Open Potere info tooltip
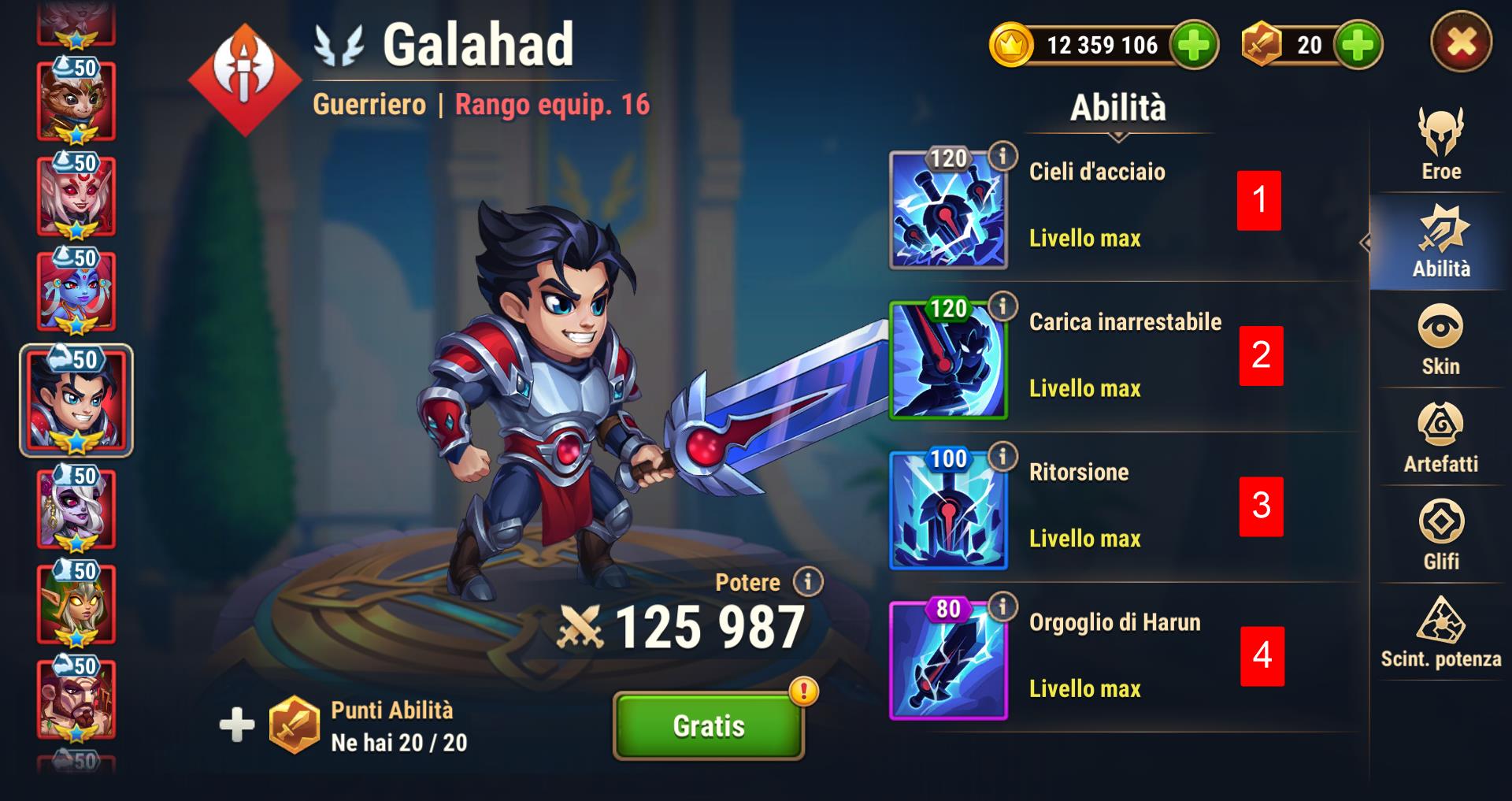Image resolution: width=1512 pixels, height=801 pixels. click(x=807, y=582)
